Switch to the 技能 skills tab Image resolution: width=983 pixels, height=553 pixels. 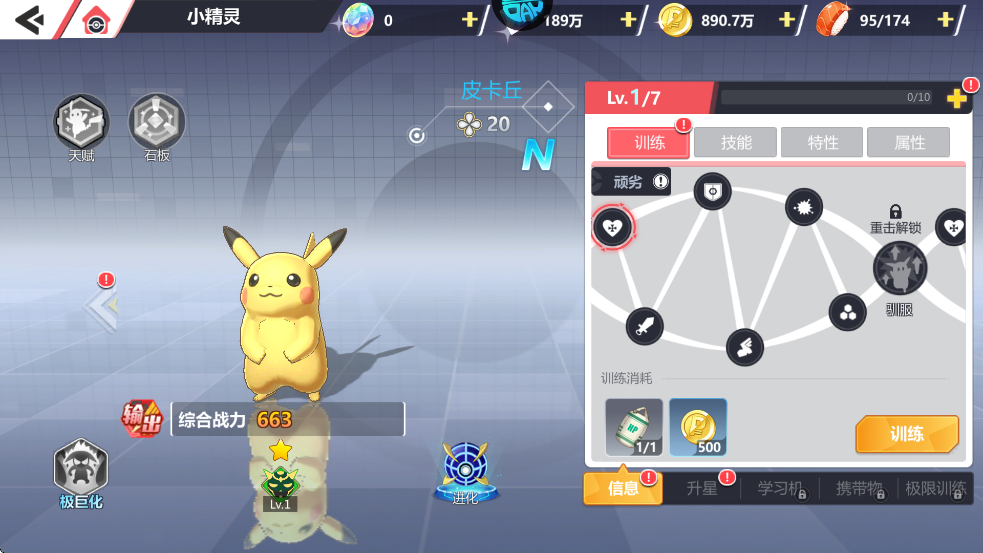pyautogui.click(x=736, y=143)
